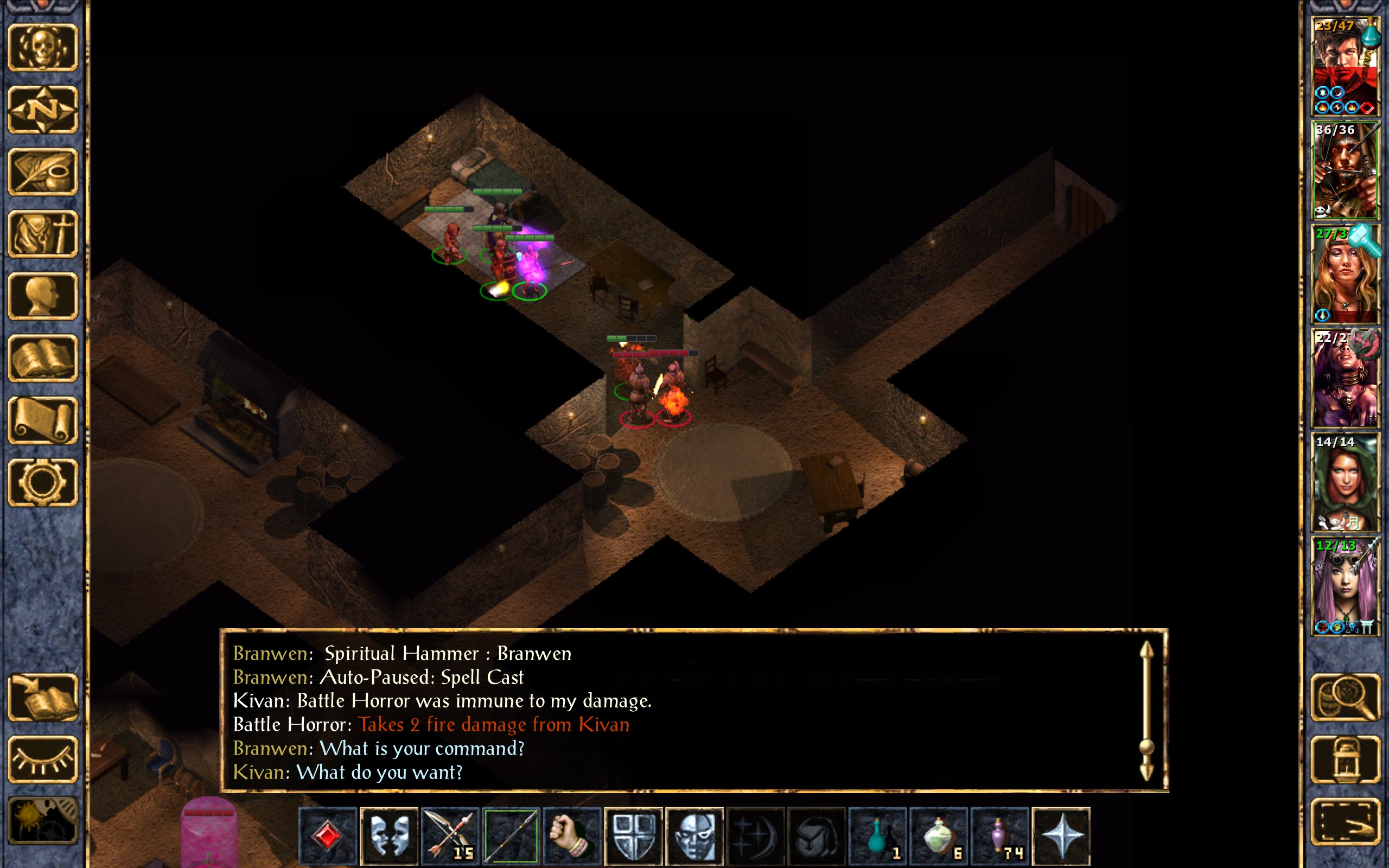Viewport: 1389px width, 868px height.
Task: Rest the party using the lantern button
Action: click(x=1346, y=759)
